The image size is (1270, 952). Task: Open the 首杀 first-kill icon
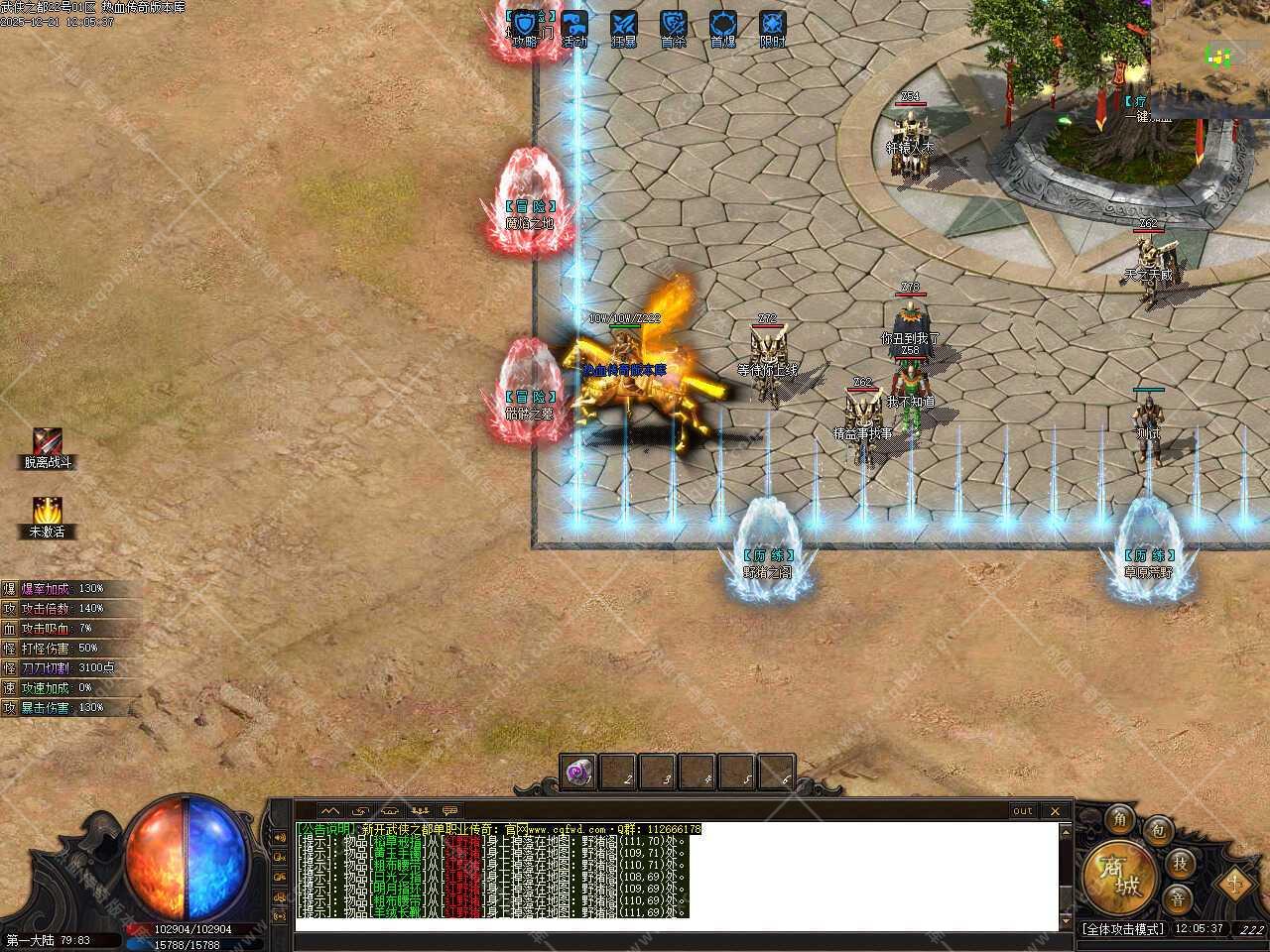click(x=674, y=26)
